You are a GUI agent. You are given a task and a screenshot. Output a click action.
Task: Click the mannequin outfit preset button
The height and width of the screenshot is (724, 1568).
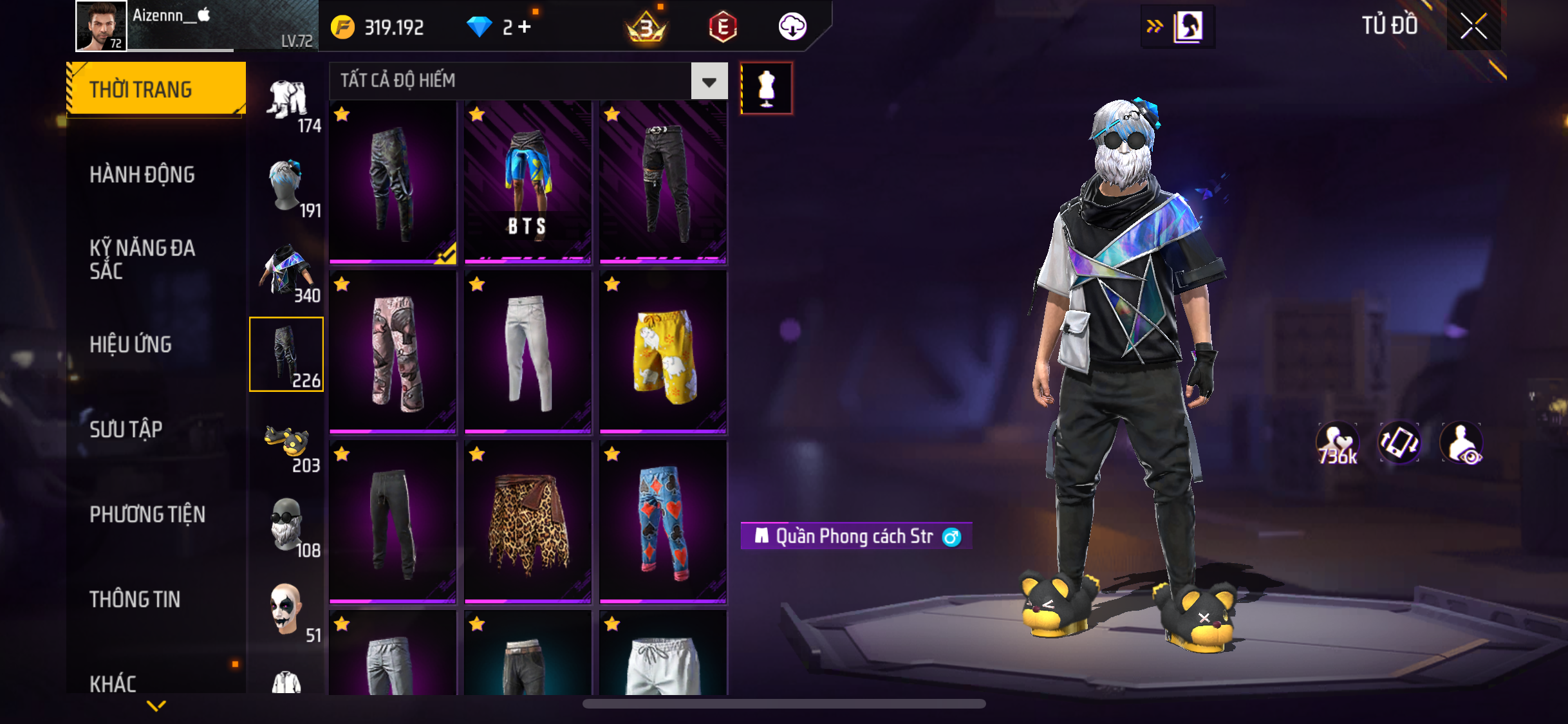pos(766,88)
